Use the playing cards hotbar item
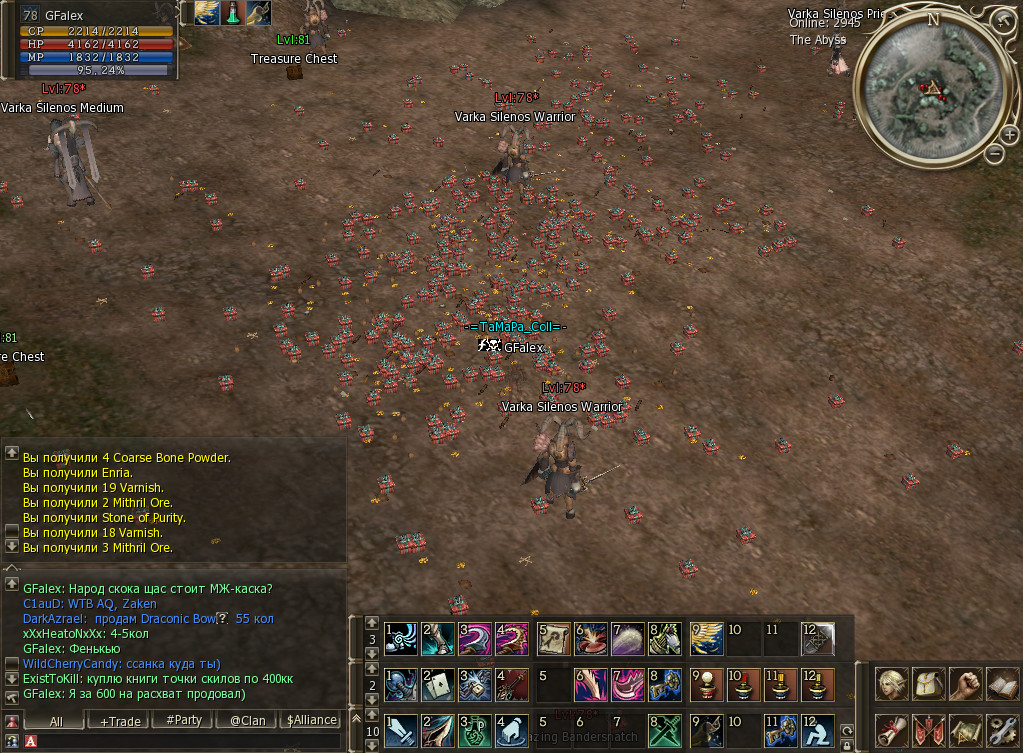The height and width of the screenshot is (753, 1024). point(437,683)
